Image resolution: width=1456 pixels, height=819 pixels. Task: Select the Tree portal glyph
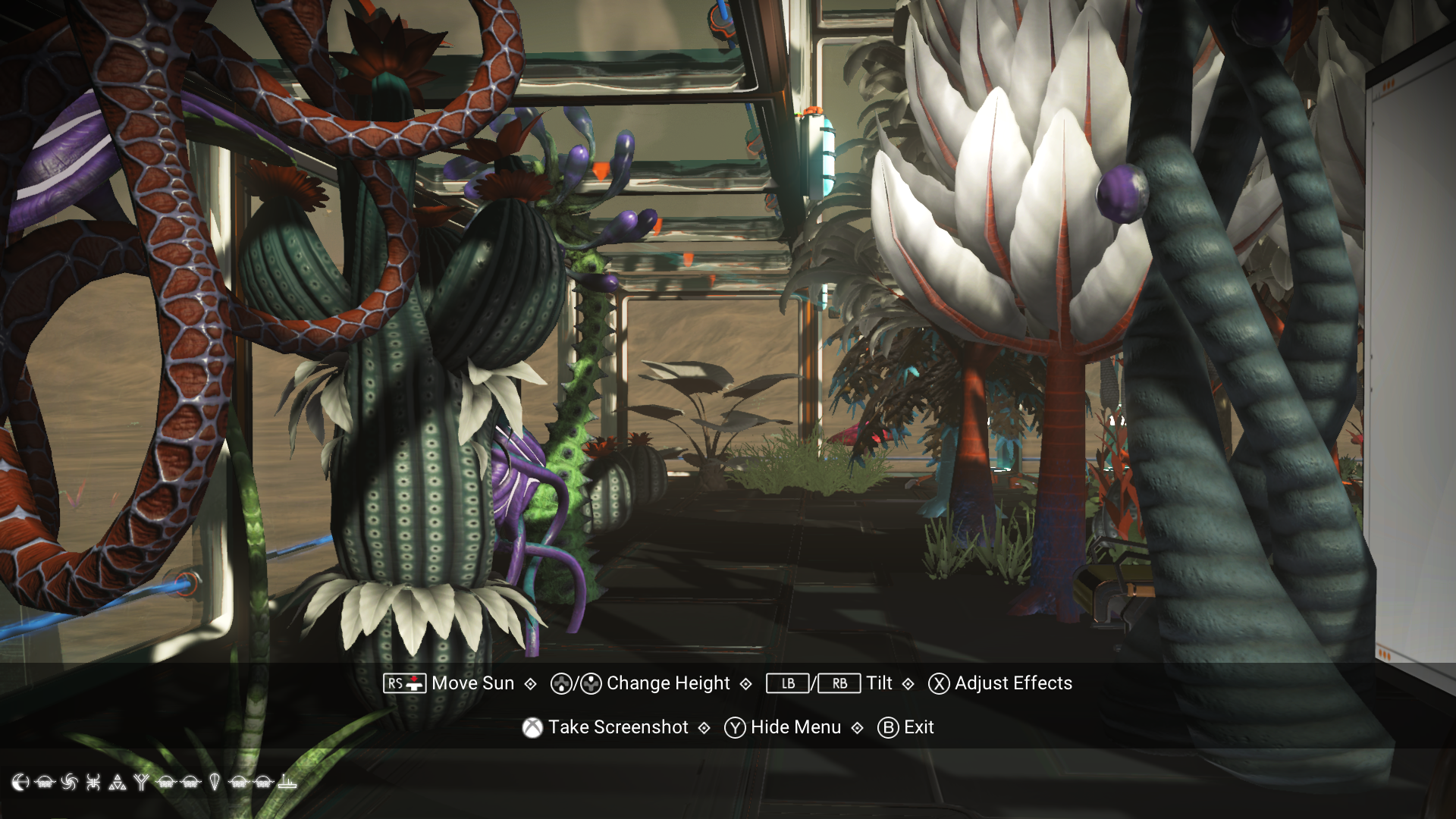[141, 781]
